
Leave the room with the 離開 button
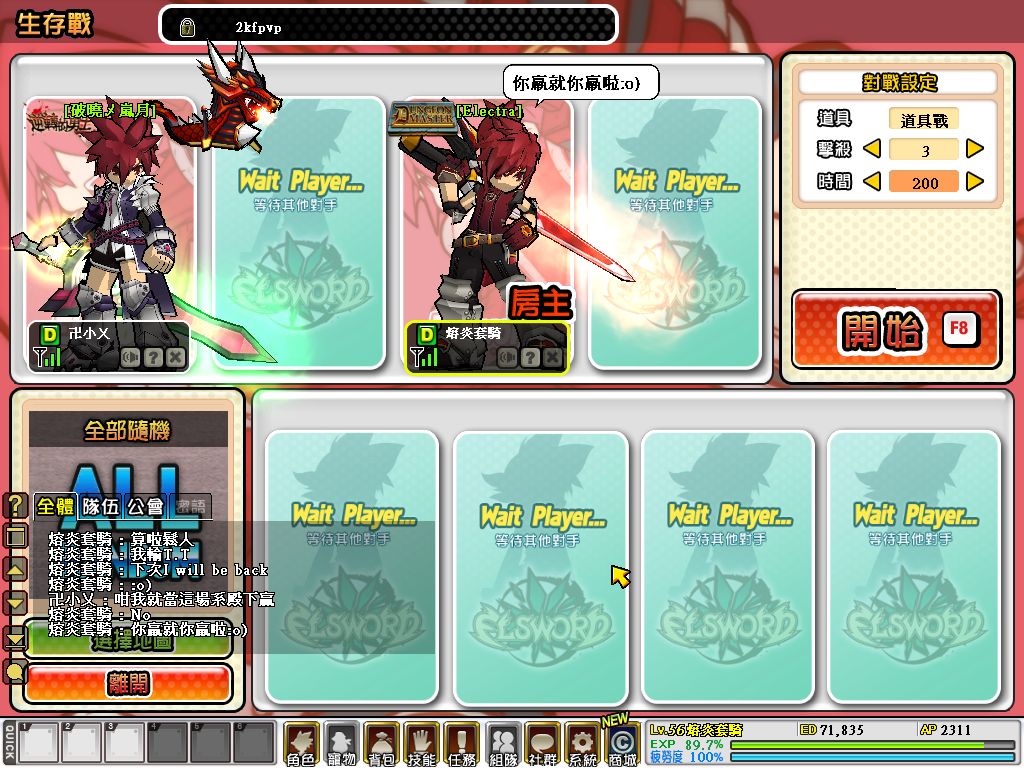click(129, 684)
